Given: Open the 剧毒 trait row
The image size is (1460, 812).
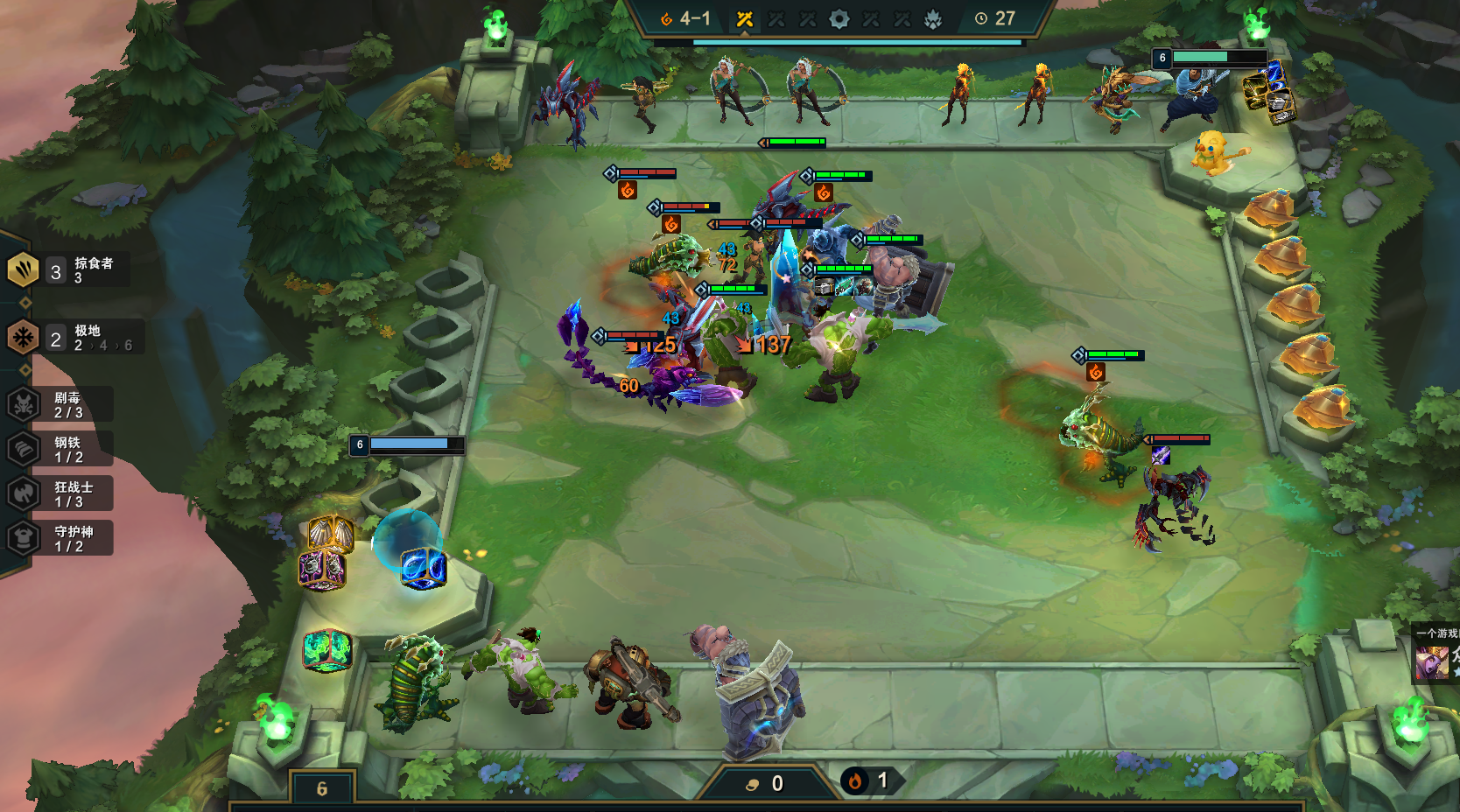Looking at the screenshot, I should click(x=61, y=404).
